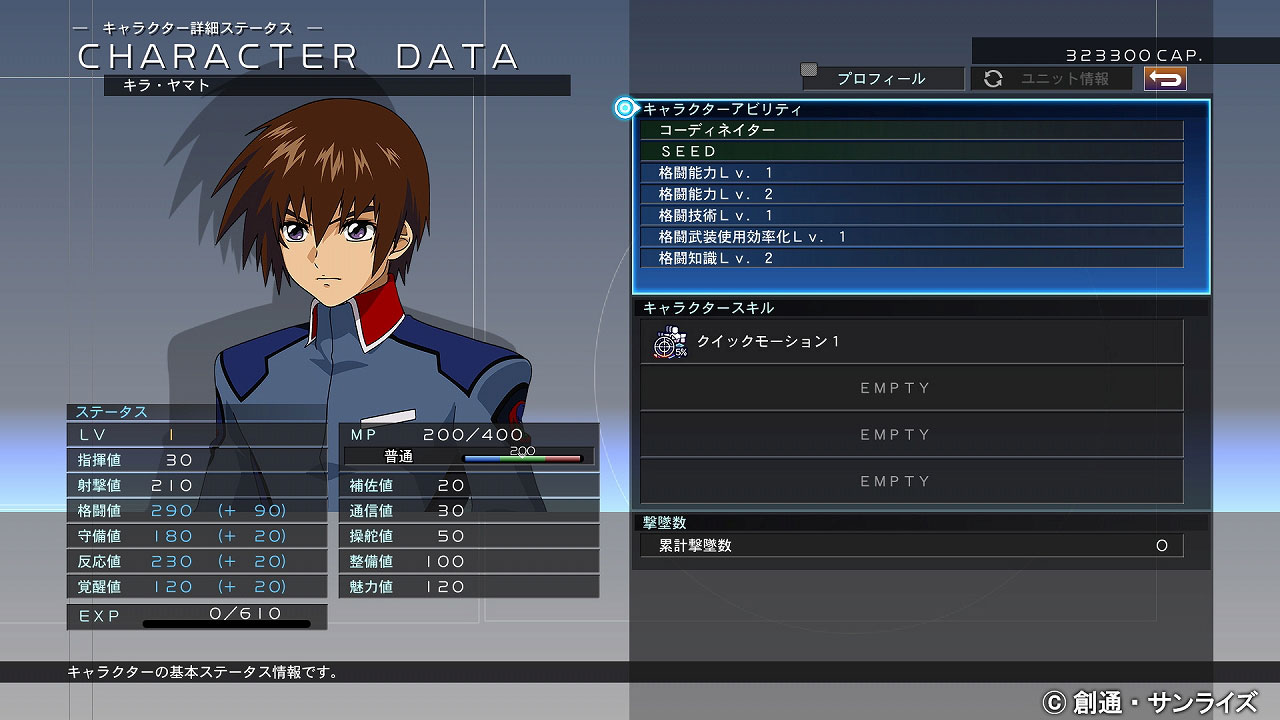Open the プロフィール profile tab

tap(882, 78)
